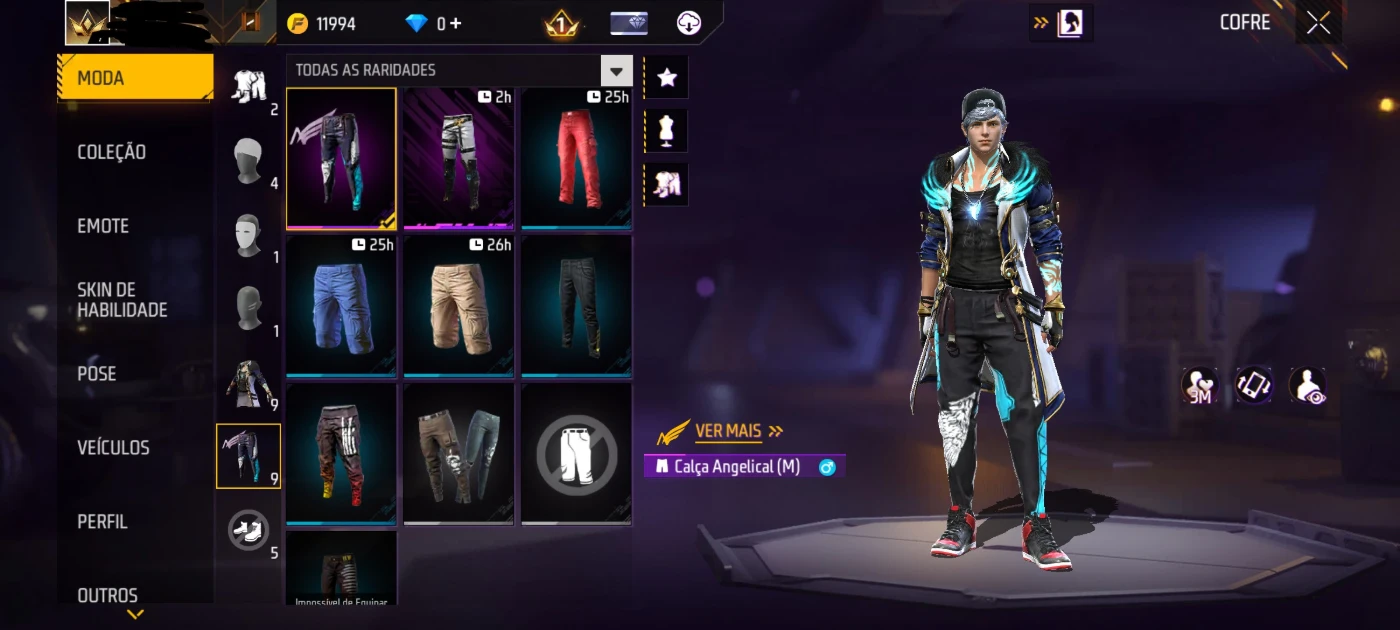Select the red cargo pants

pos(576,158)
